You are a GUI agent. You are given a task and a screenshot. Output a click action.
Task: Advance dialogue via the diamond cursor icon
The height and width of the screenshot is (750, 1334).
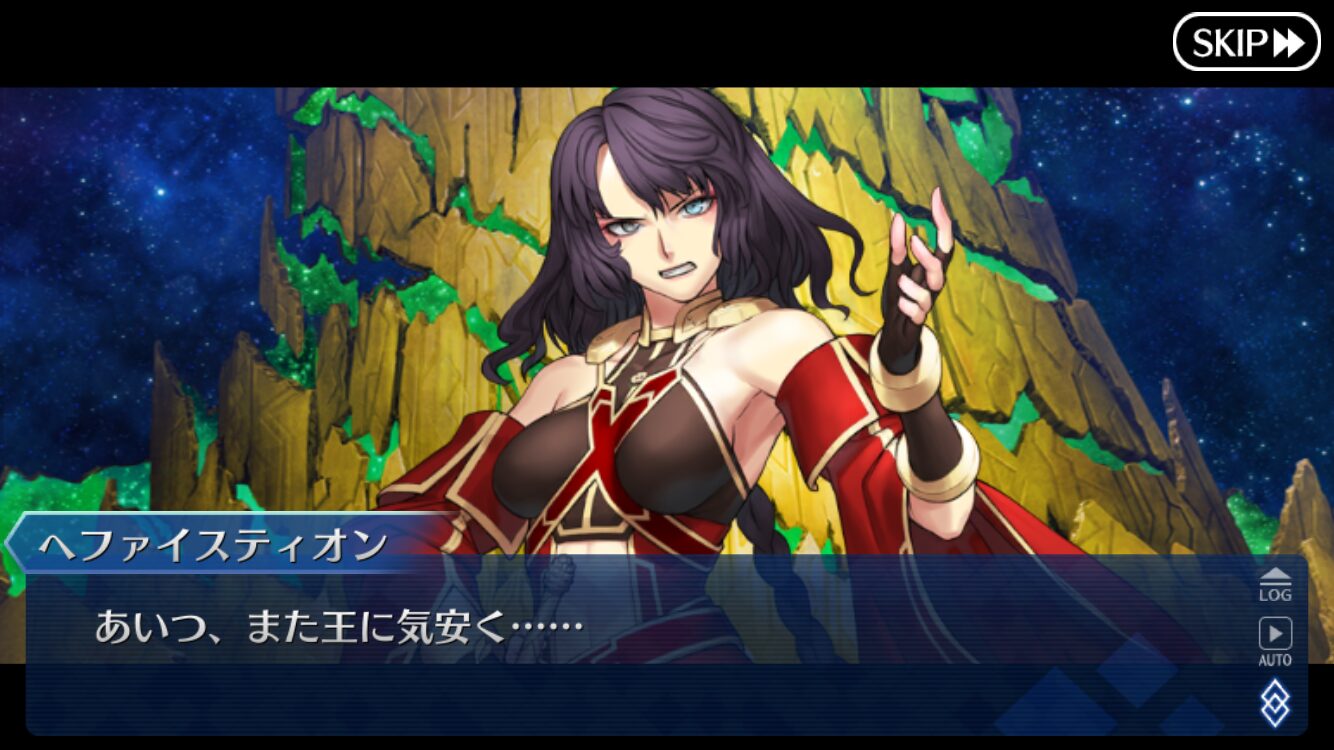point(1274,702)
